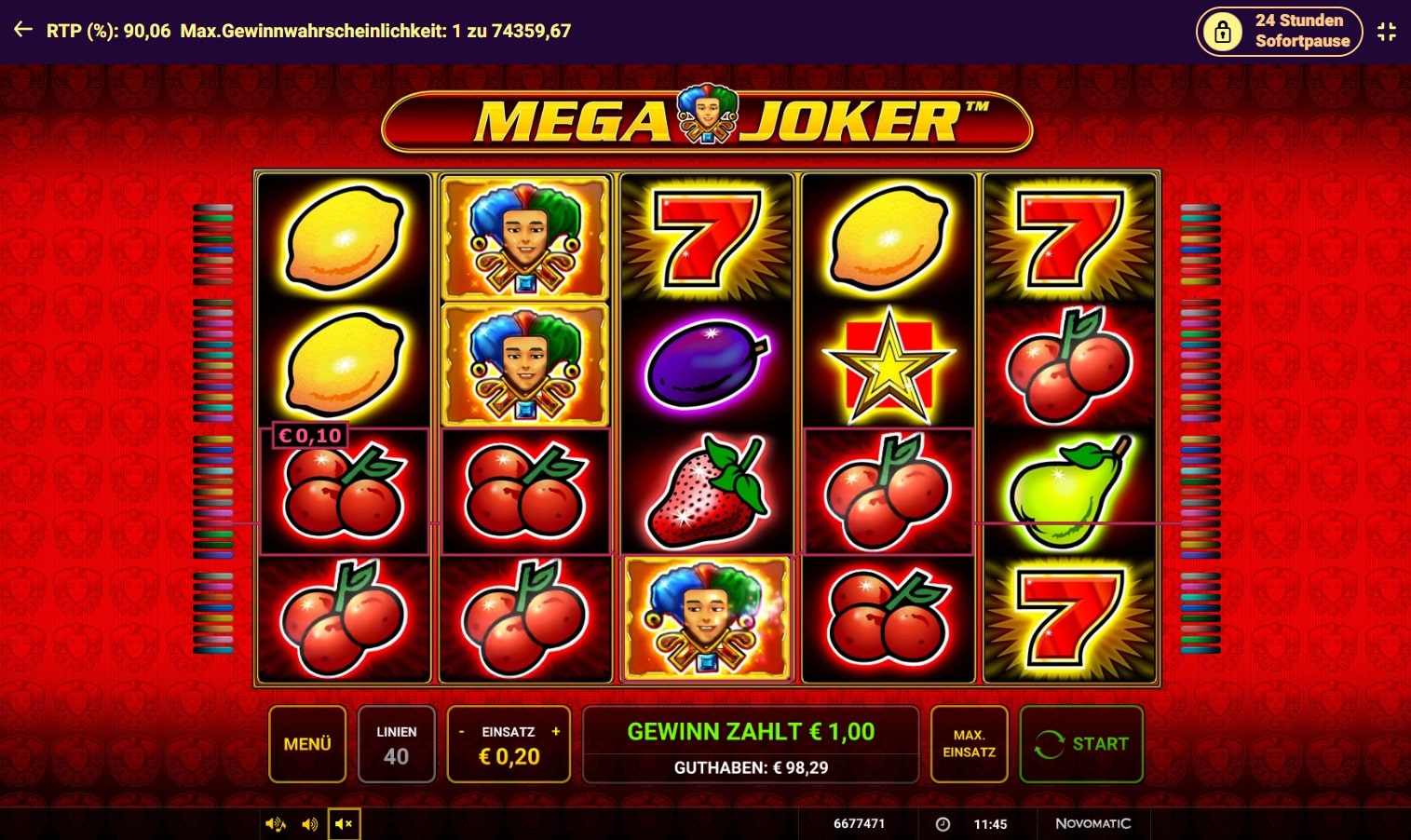Decrease Einsatz with the minus sign
This screenshot has height=840, width=1411.
(461, 732)
